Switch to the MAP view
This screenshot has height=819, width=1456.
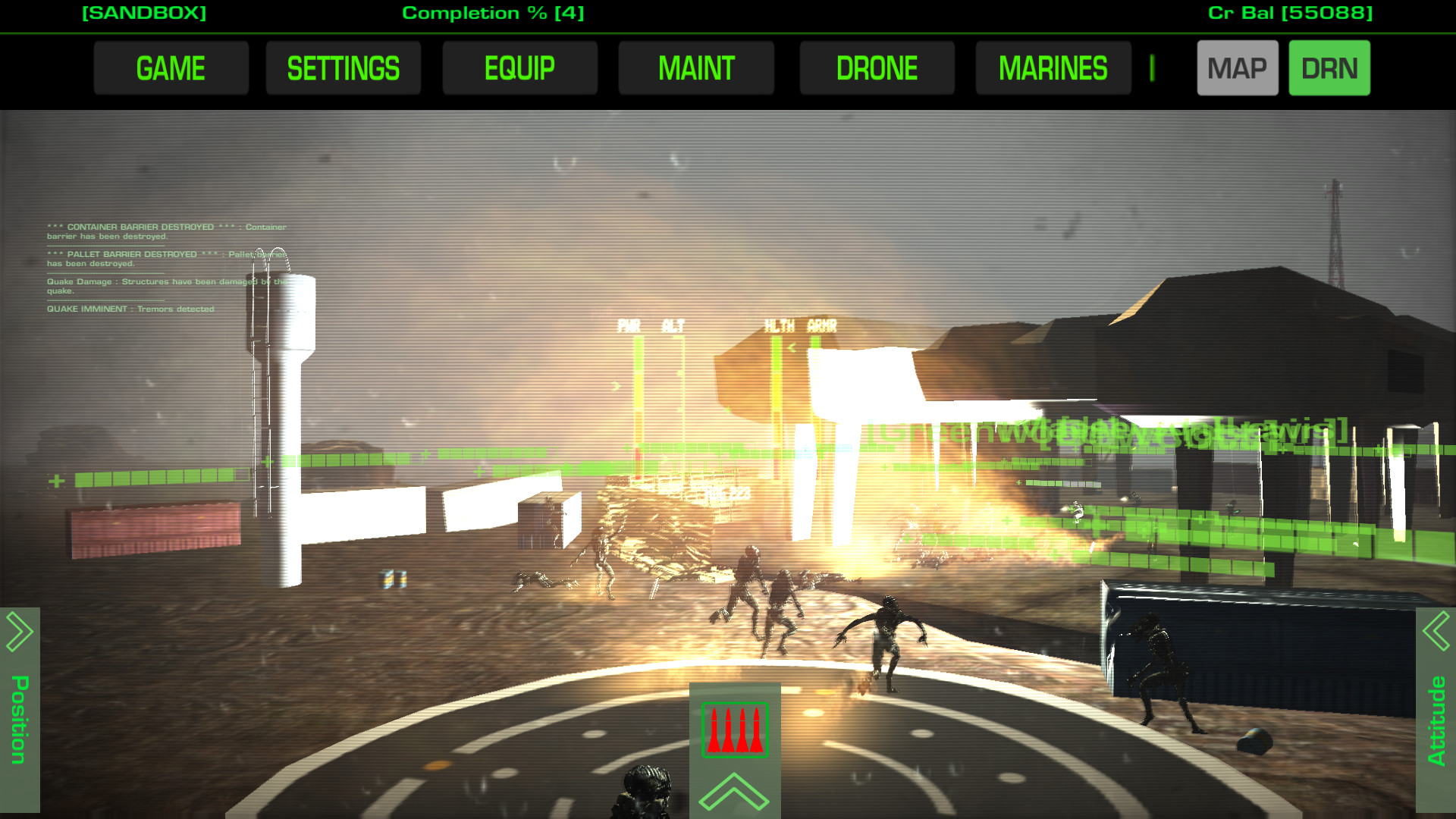click(x=1238, y=67)
